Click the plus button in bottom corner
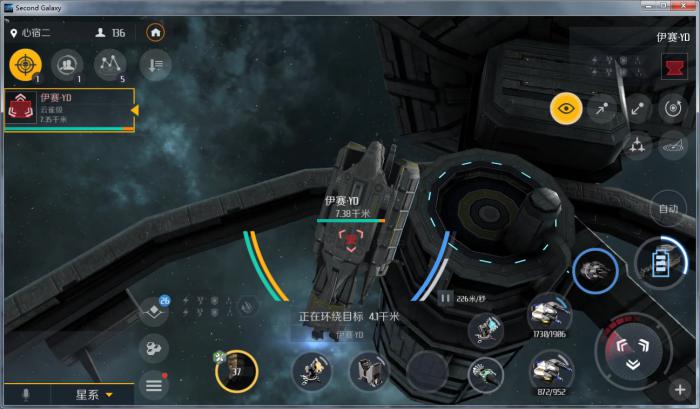The height and width of the screenshot is (409, 700). tap(680, 389)
